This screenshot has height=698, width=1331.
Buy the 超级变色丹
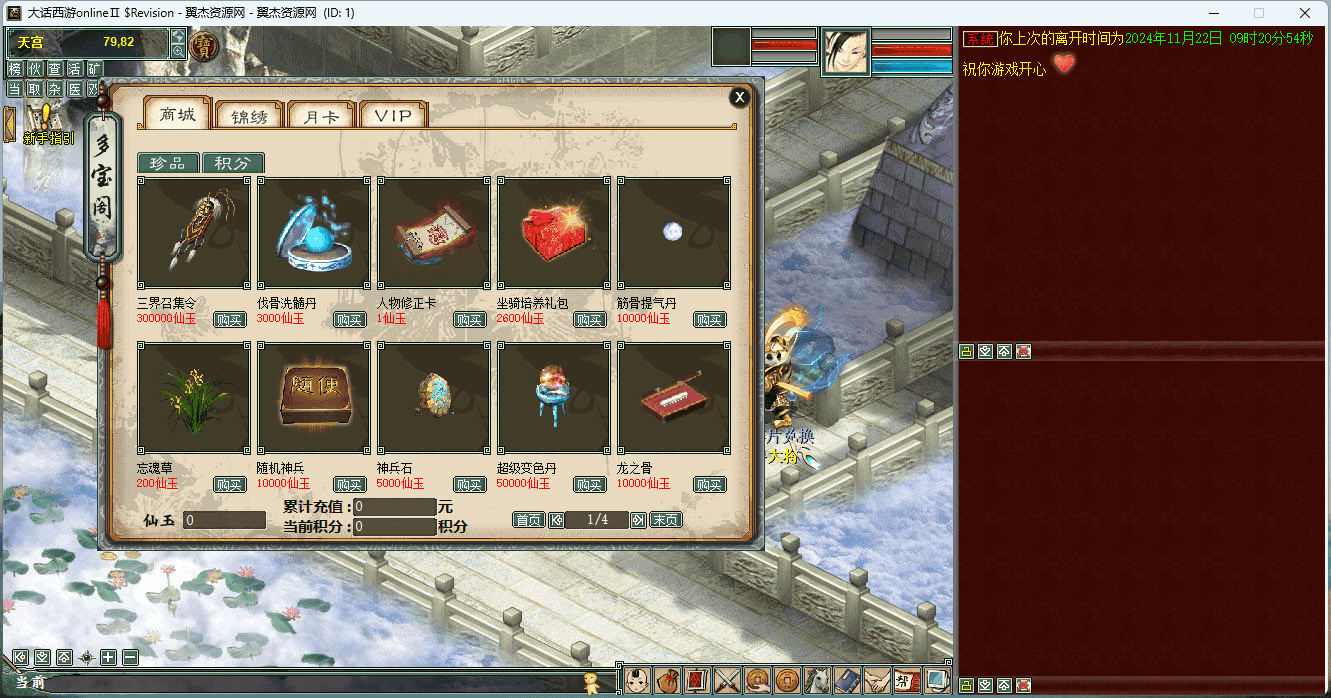coord(589,485)
